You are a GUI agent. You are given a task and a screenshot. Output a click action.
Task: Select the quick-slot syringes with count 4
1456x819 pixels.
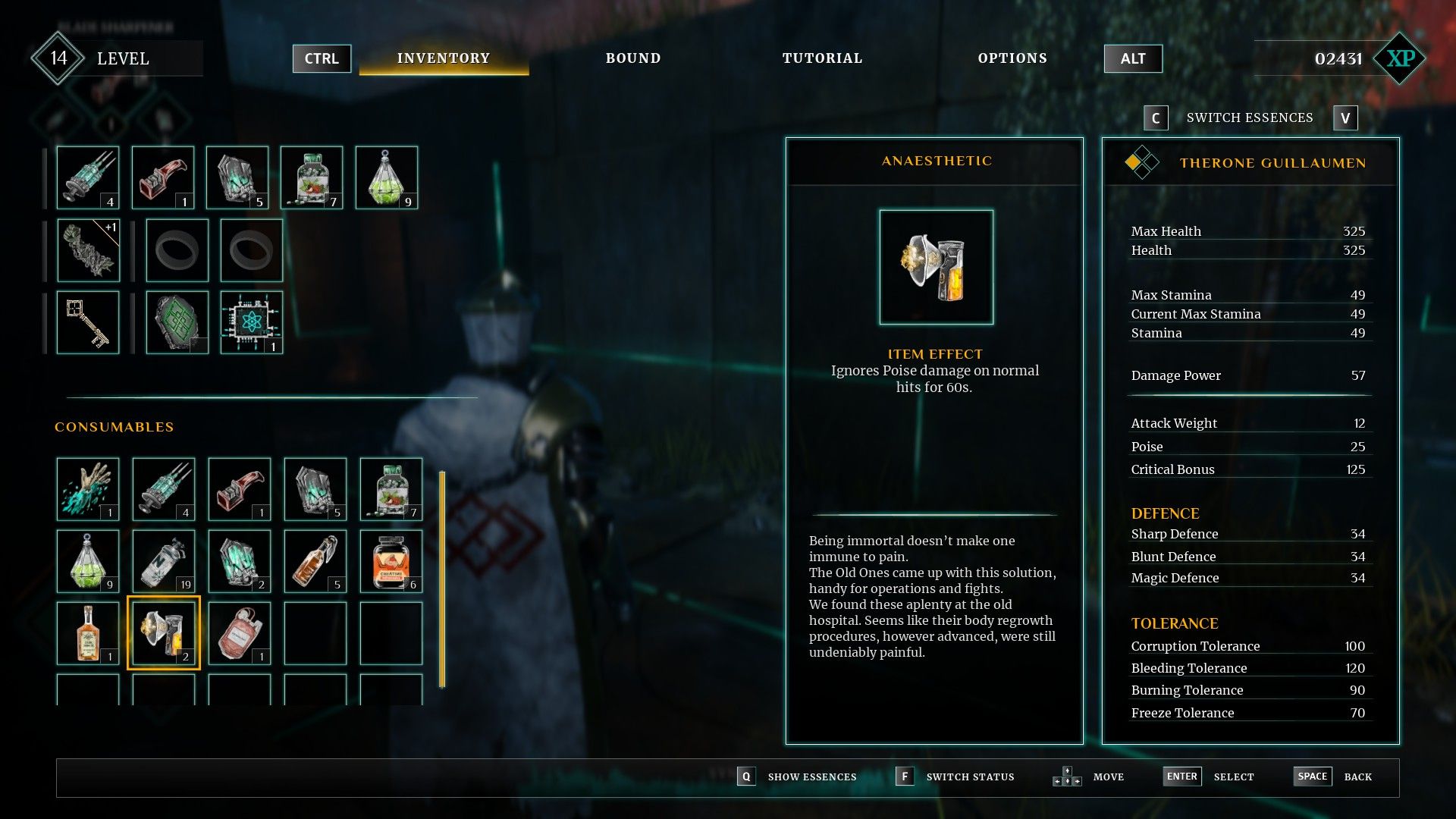tap(88, 177)
